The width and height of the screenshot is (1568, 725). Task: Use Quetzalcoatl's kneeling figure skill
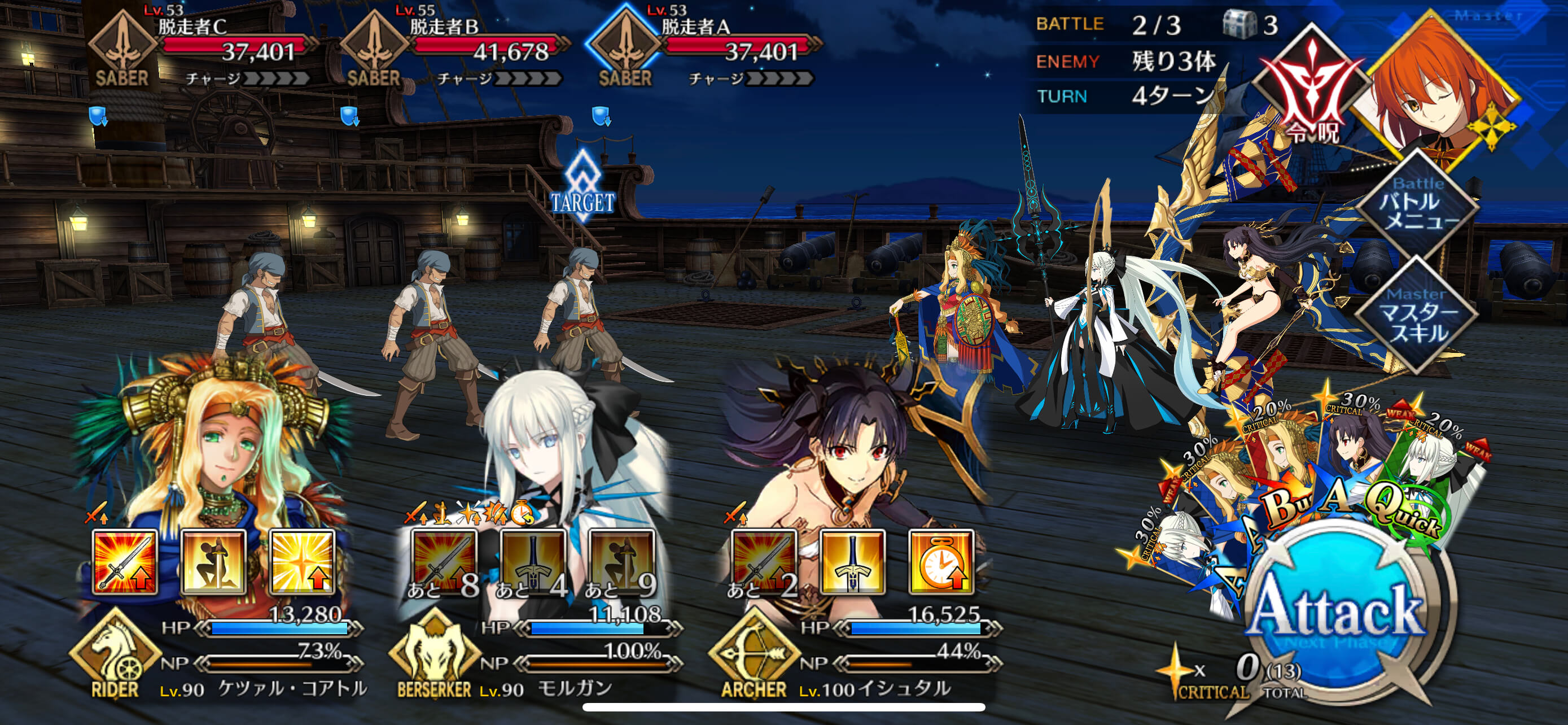coord(214,562)
